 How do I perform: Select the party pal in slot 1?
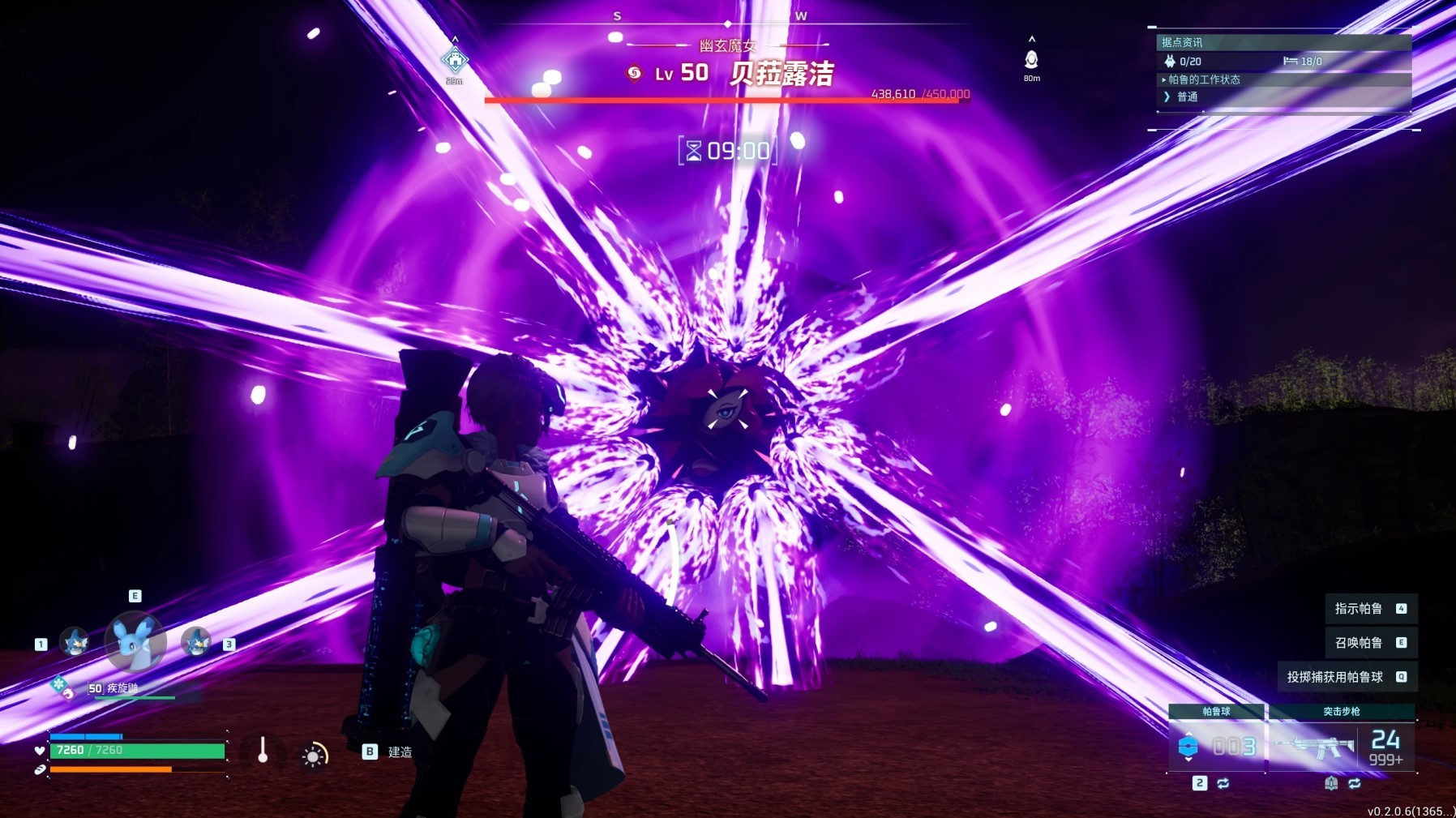pos(75,642)
